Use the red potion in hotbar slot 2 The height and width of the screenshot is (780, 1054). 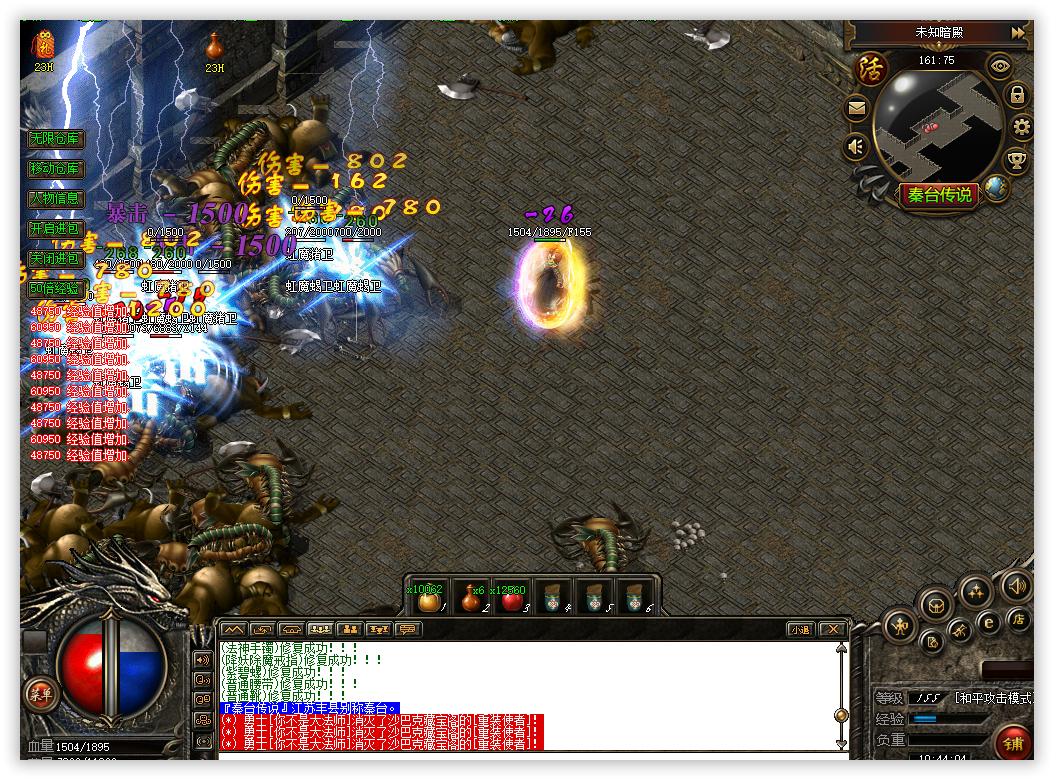[469, 600]
